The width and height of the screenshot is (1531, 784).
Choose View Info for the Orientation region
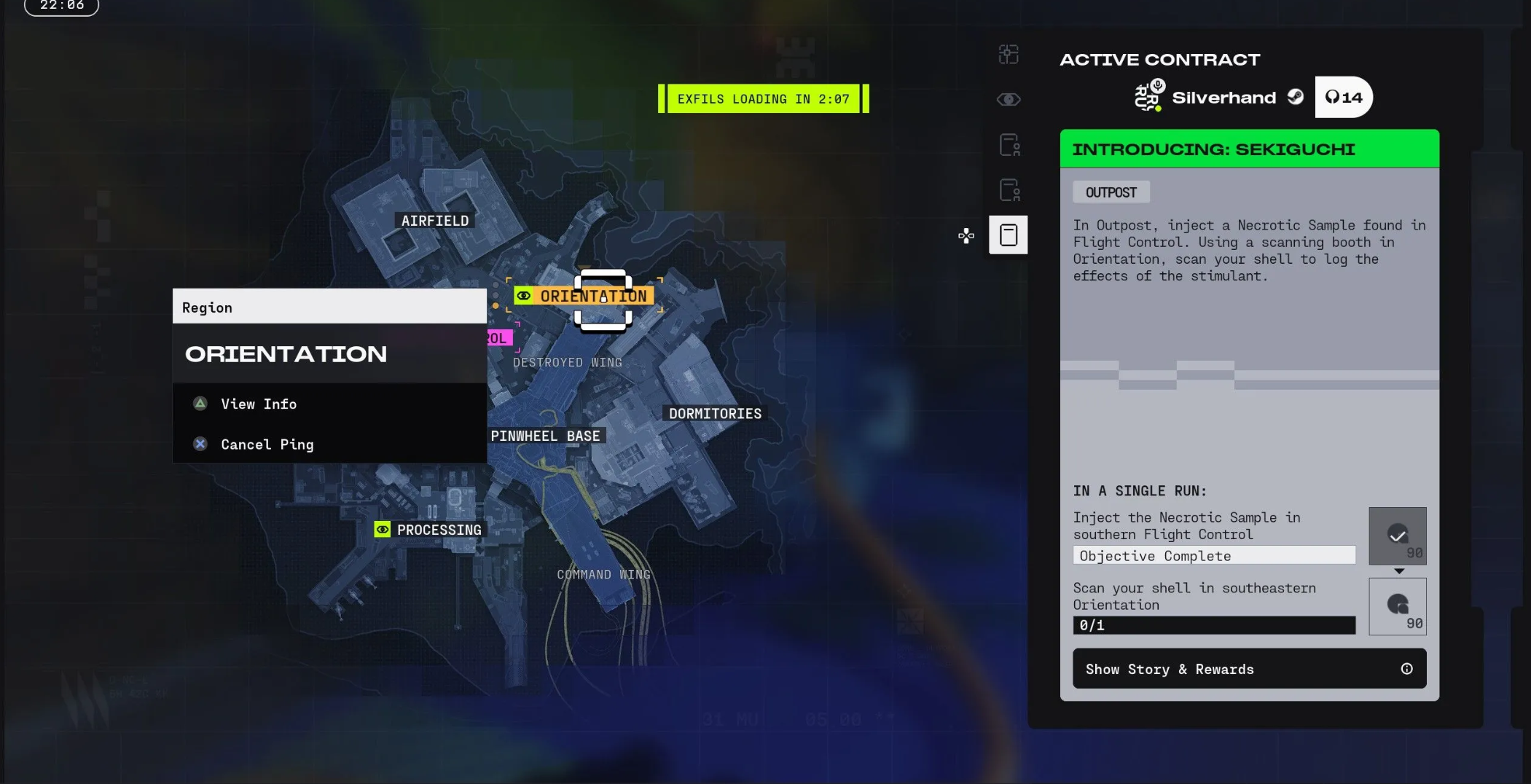point(259,404)
